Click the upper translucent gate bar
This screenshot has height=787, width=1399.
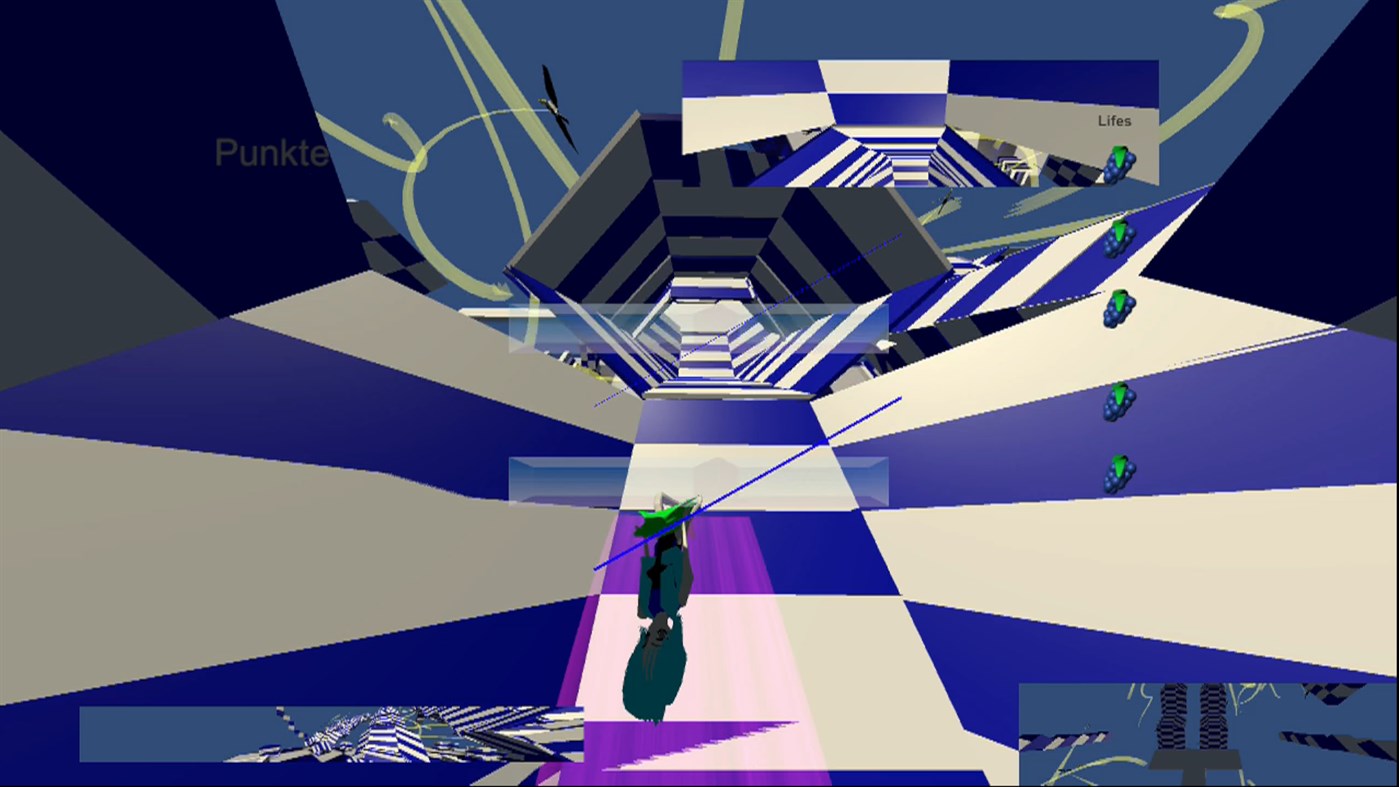[x=700, y=325]
